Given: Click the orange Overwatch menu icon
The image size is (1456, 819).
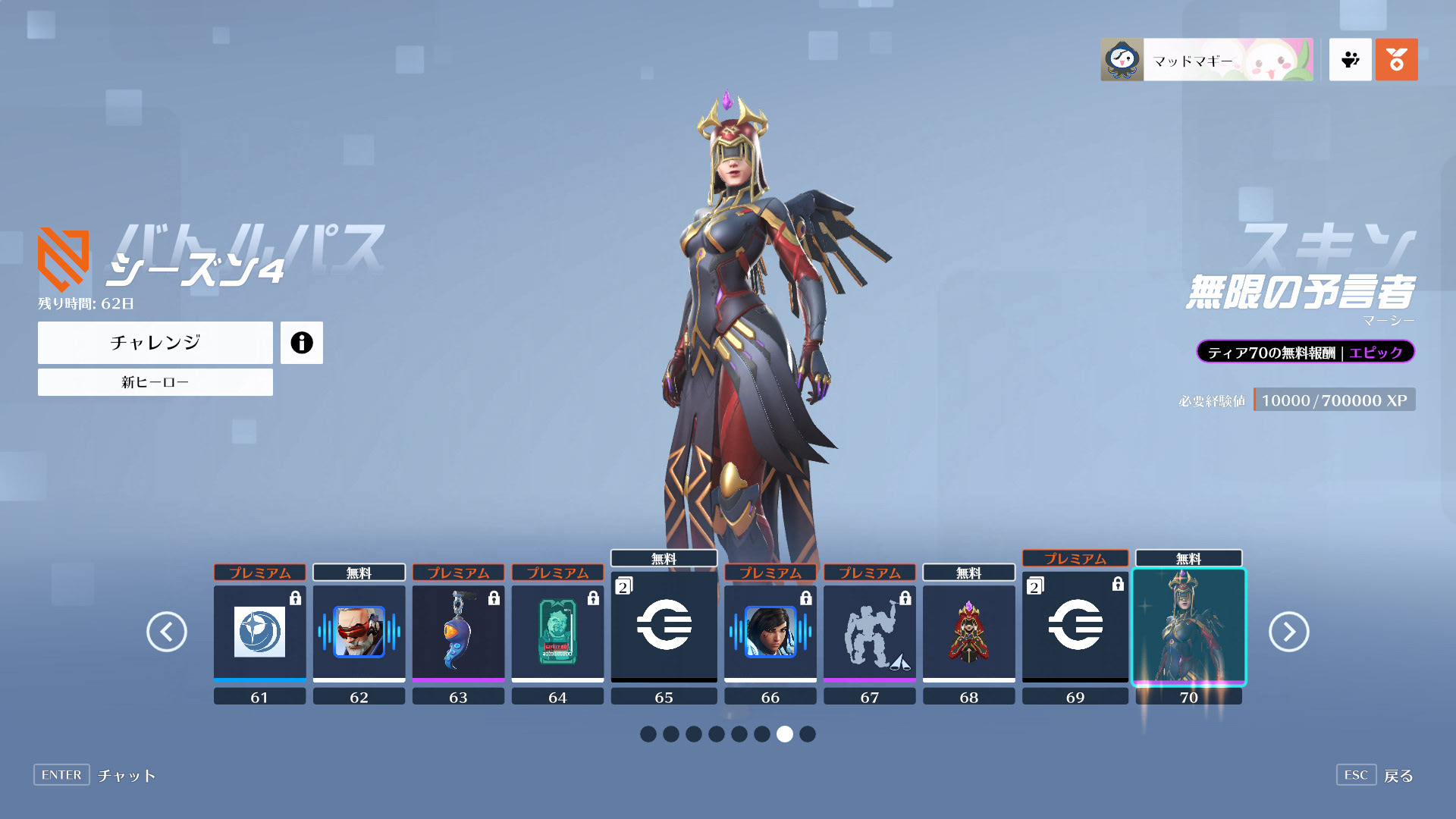Looking at the screenshot, I should pos(1396,60).
